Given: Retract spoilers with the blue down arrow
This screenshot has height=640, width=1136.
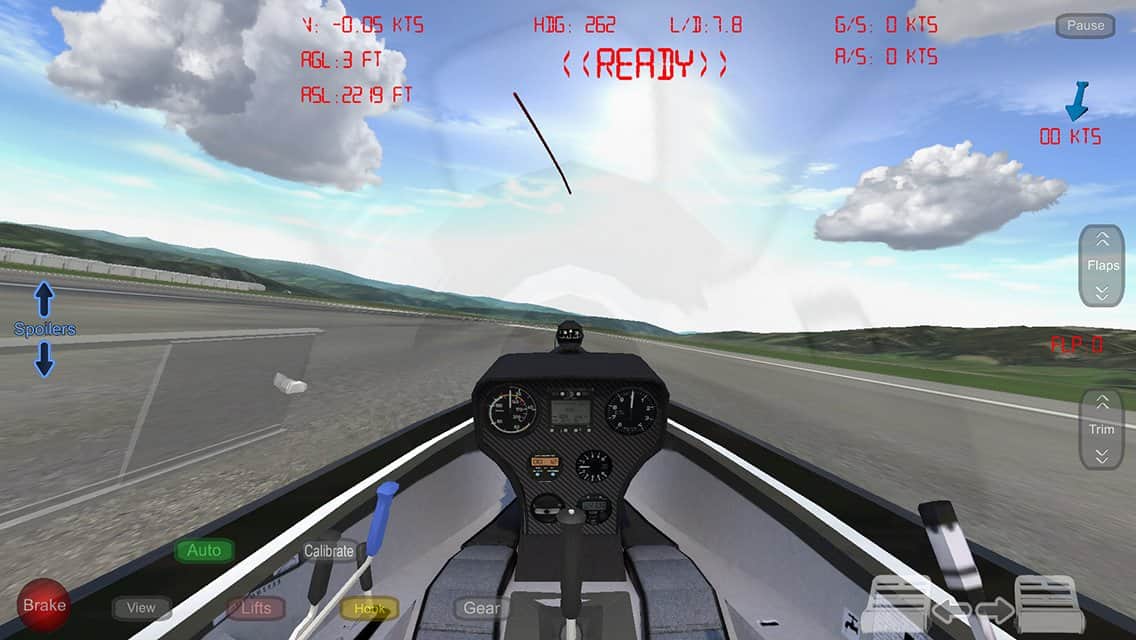Looking at the screenshot, I should click(44, 359).
